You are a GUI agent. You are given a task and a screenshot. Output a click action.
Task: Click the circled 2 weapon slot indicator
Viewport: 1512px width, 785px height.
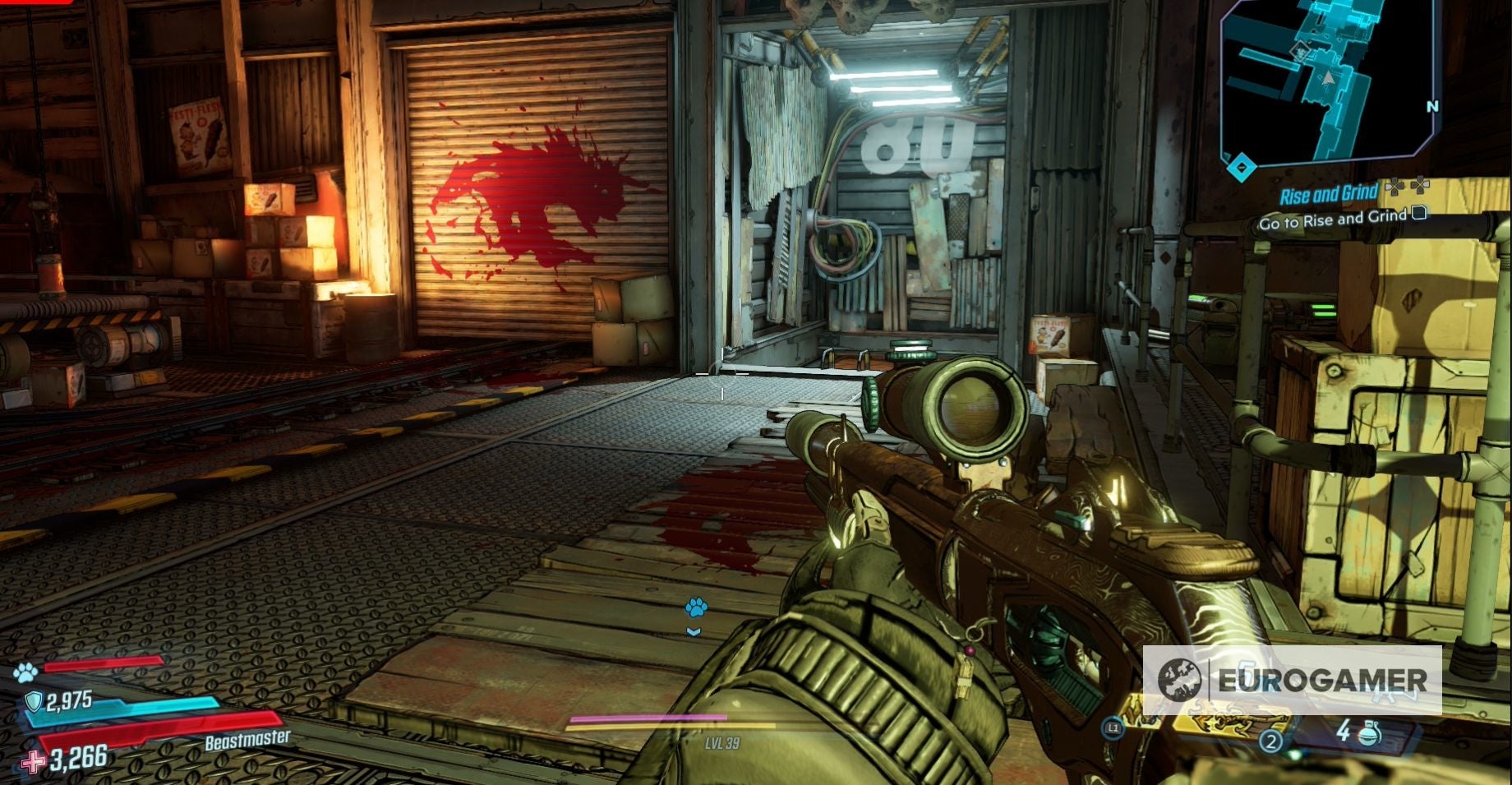[1271, 740]
